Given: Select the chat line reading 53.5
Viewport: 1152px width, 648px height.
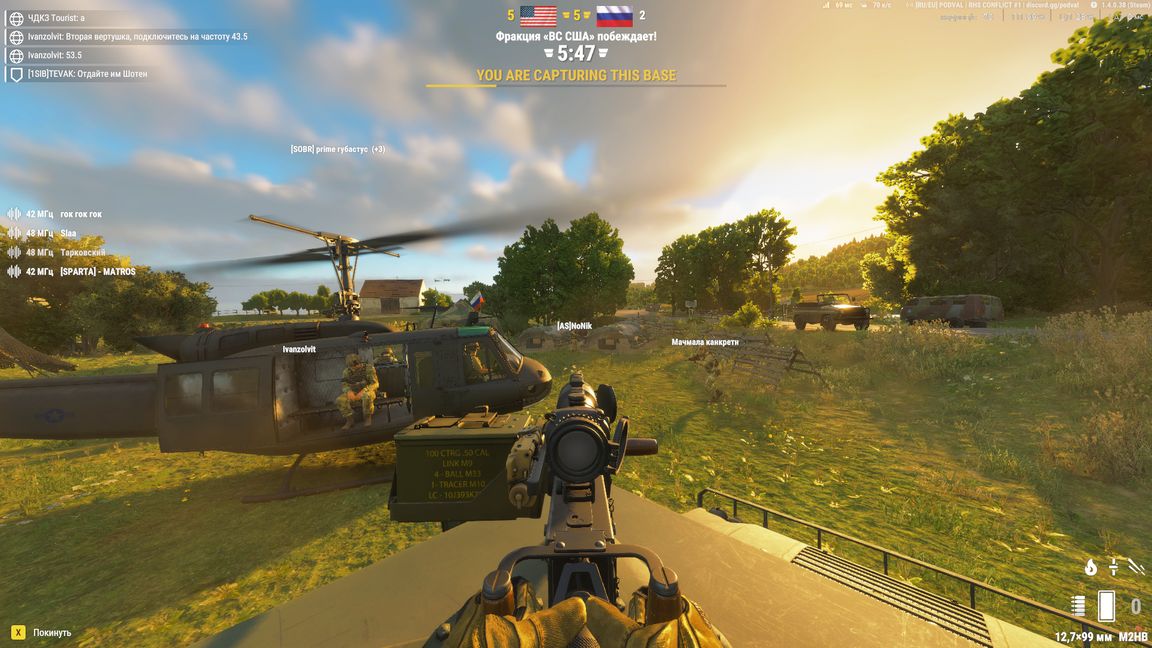Looking at the screenshot, I should tap(55, 55).
